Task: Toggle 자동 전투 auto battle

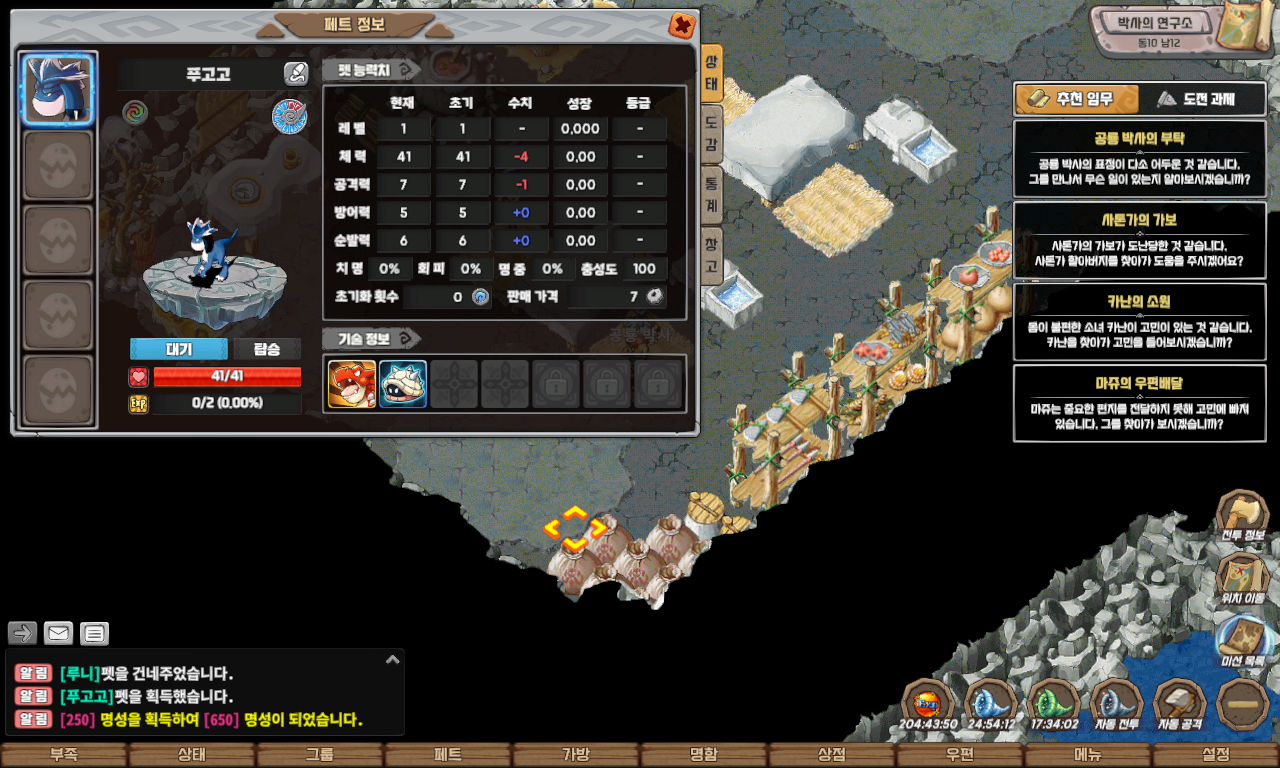Action: [x=1117, y=705]
